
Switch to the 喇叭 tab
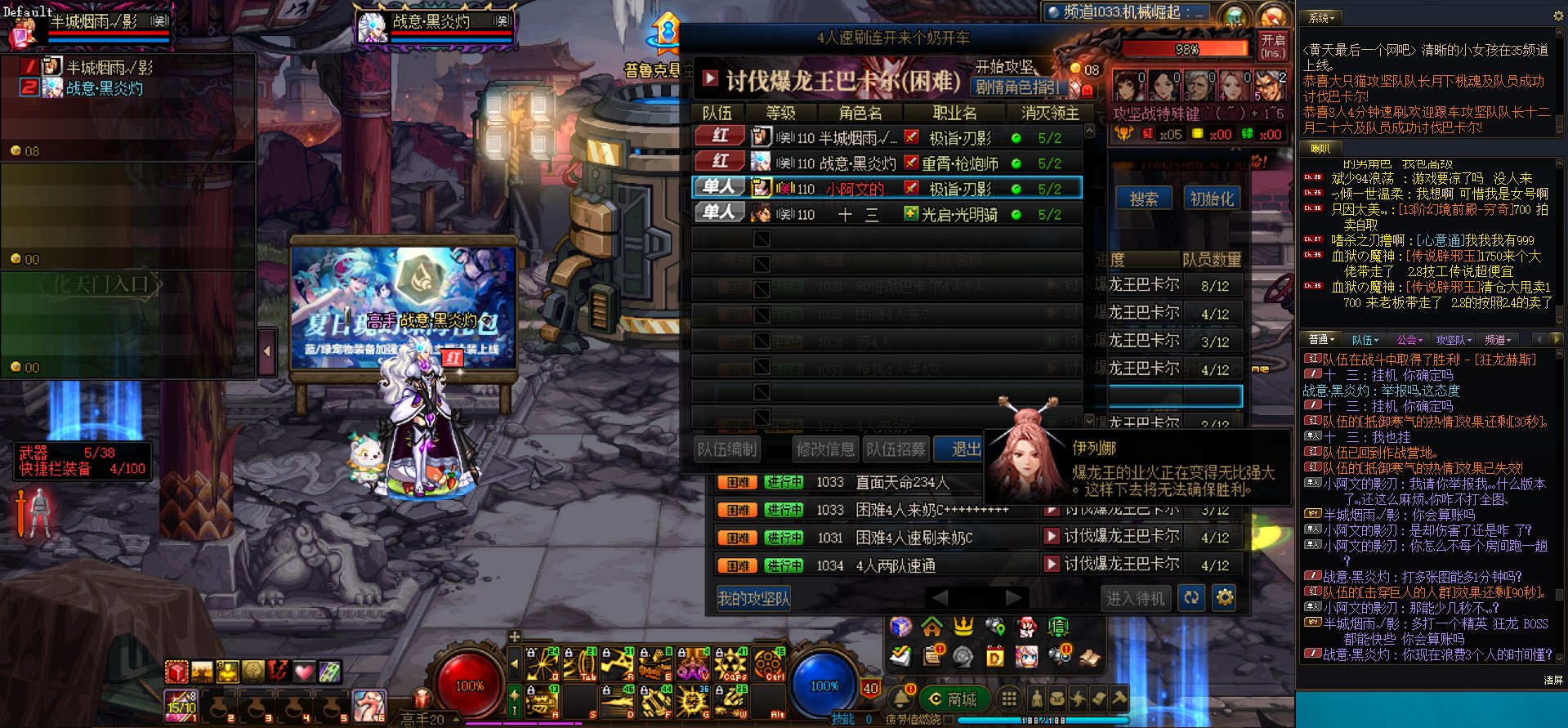(1321, 149)
